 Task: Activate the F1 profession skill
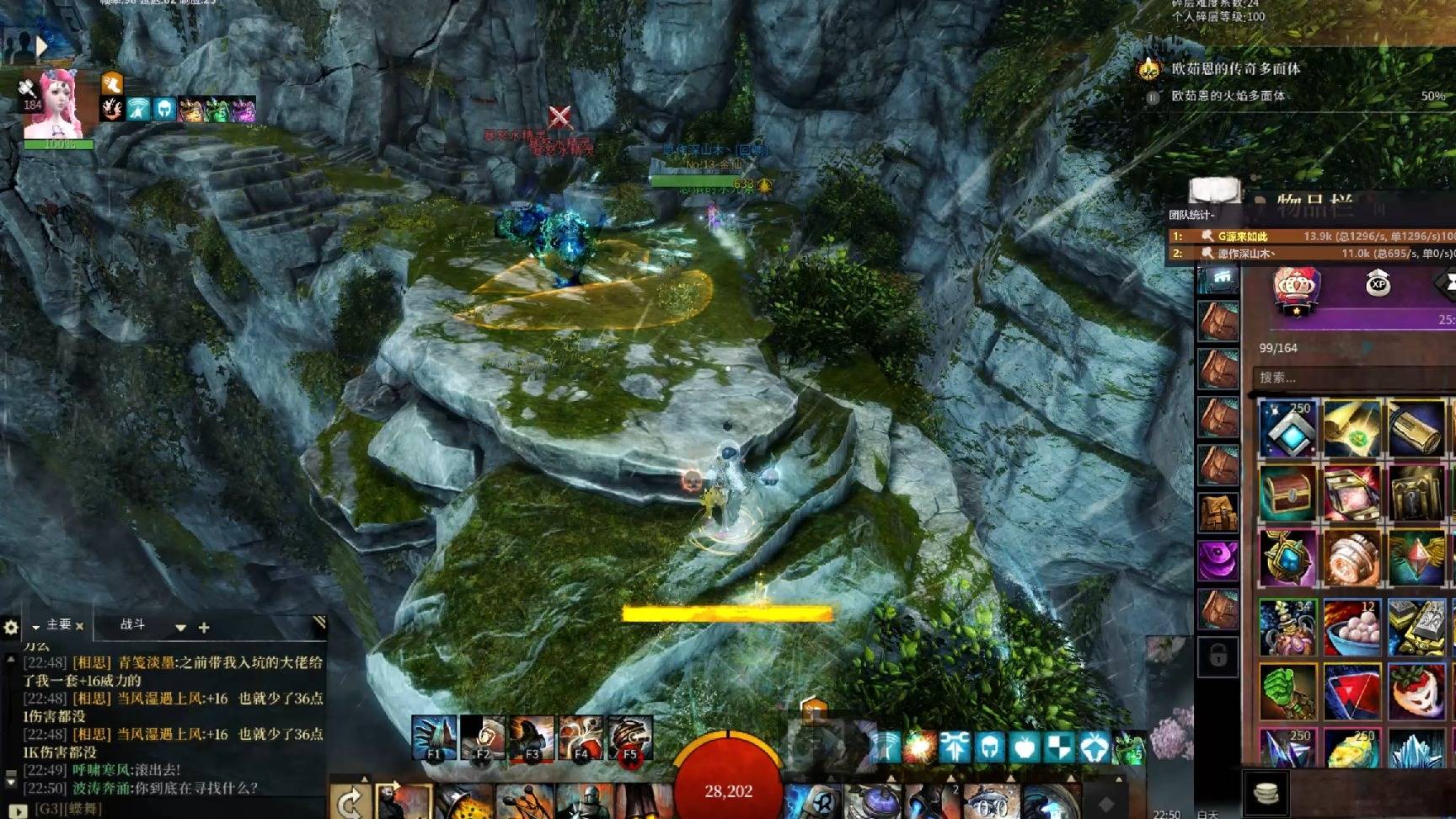click(434, 739)
